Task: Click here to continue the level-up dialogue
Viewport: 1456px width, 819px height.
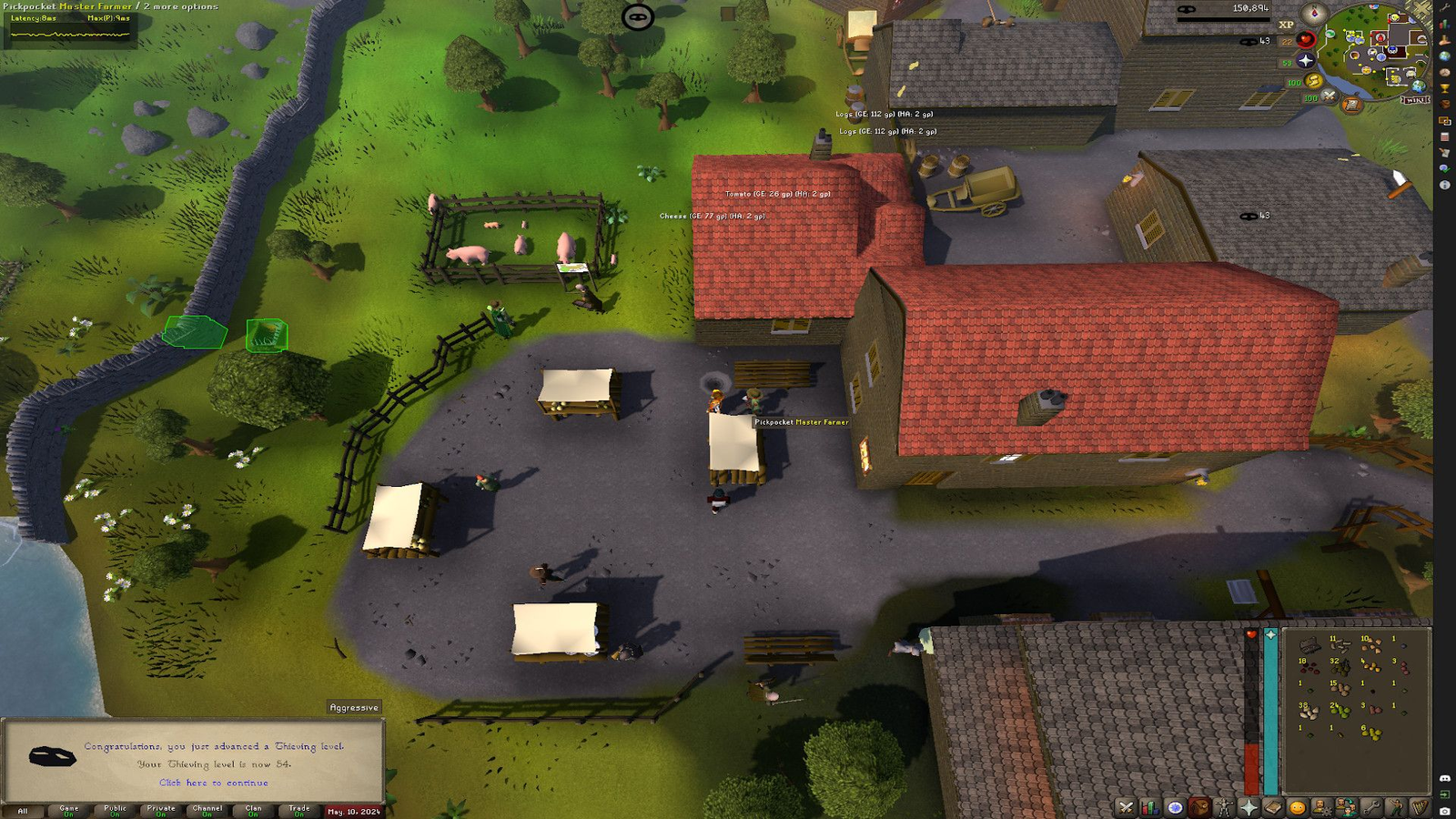Action: pyautogui.click(x=214, y=783)
